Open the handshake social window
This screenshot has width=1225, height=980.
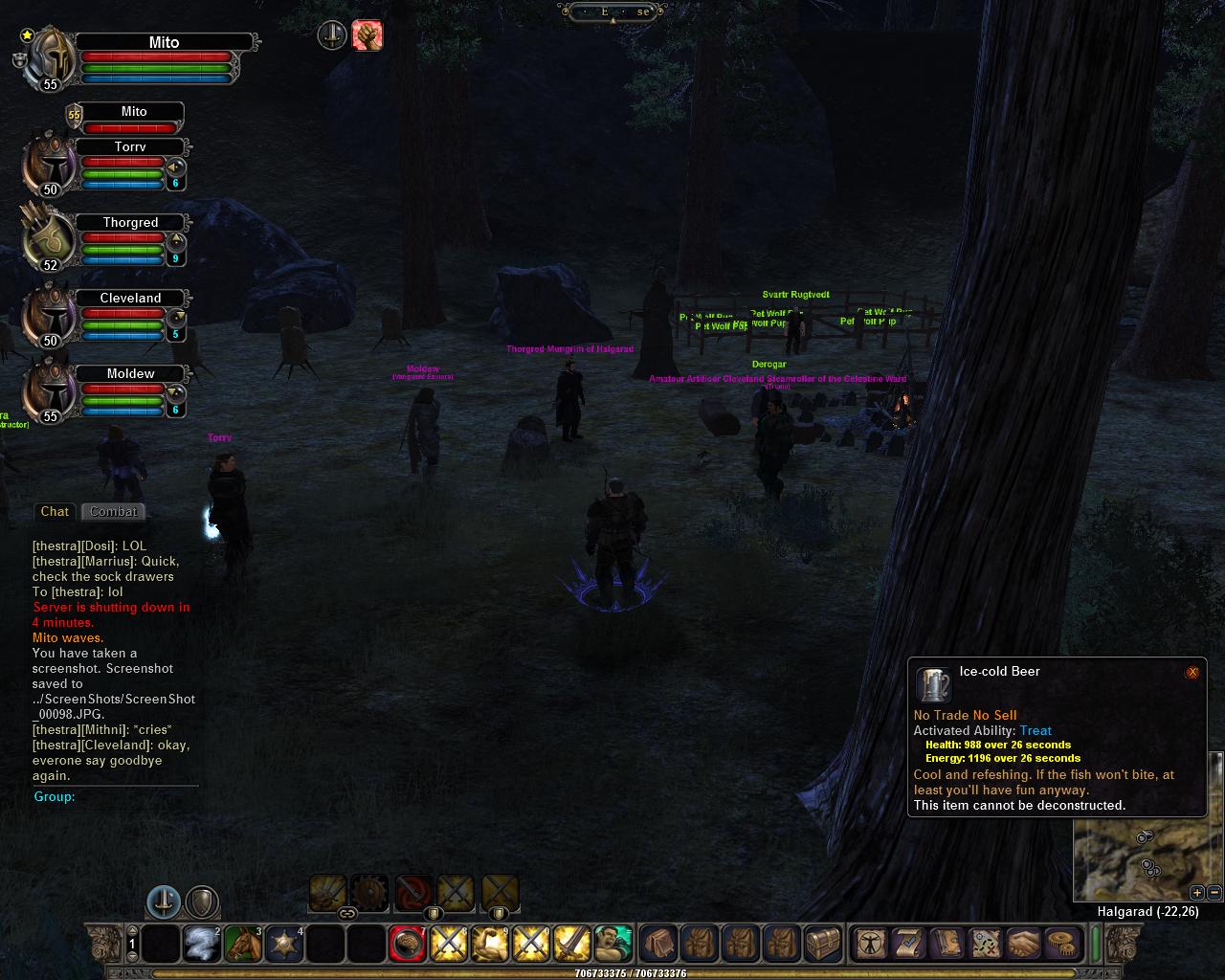1022,945
